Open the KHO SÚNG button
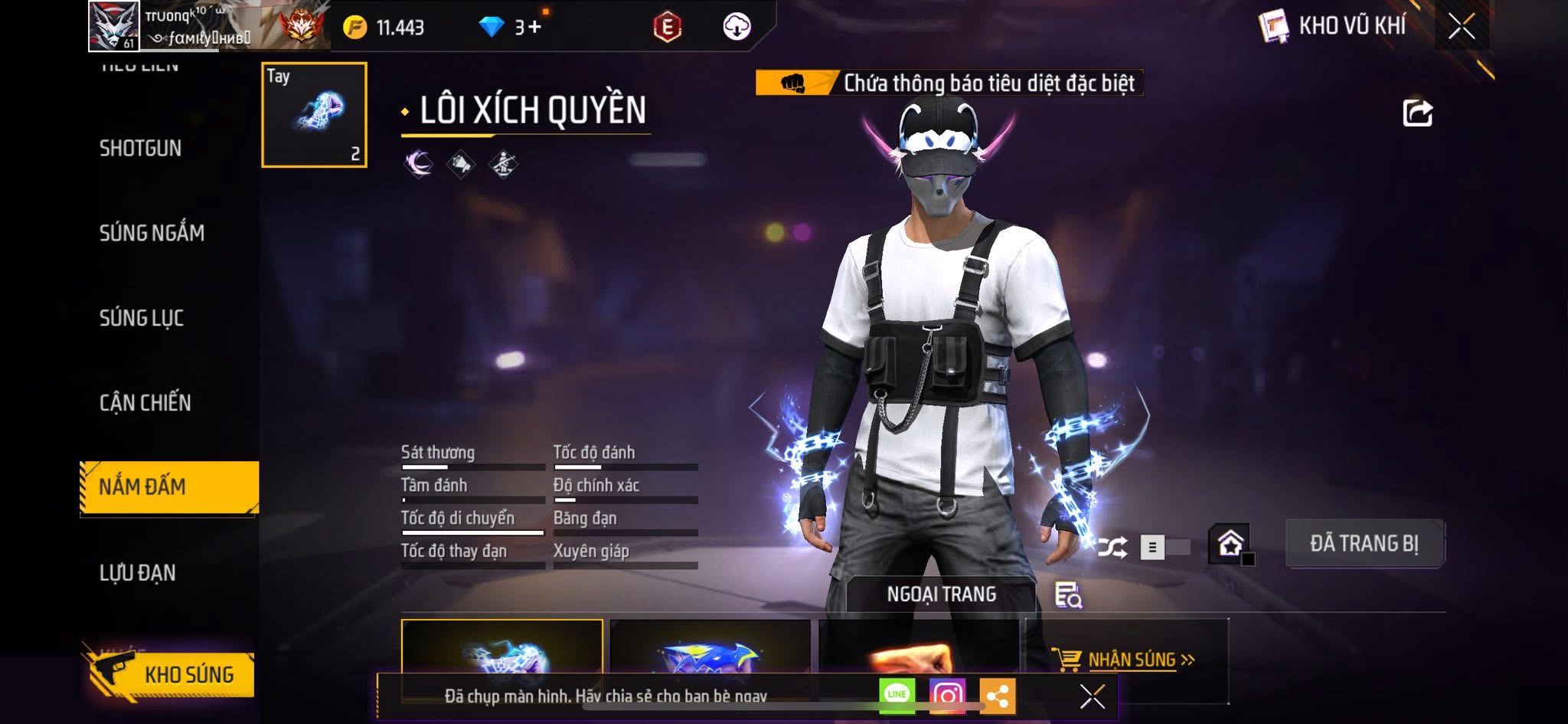The width and height of the screenshot is (1568, 724). click(172, 674)
